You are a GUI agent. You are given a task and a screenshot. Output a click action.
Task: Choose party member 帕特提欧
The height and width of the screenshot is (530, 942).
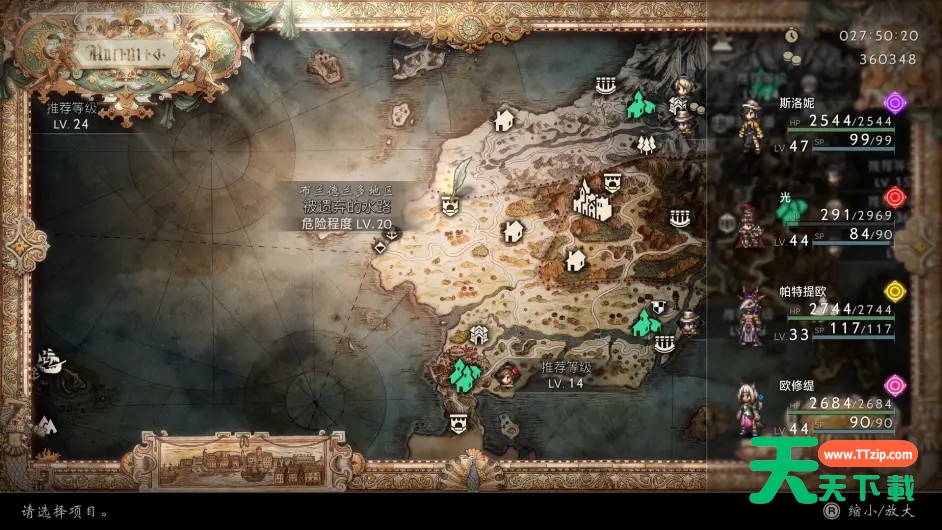coord(750,315)
